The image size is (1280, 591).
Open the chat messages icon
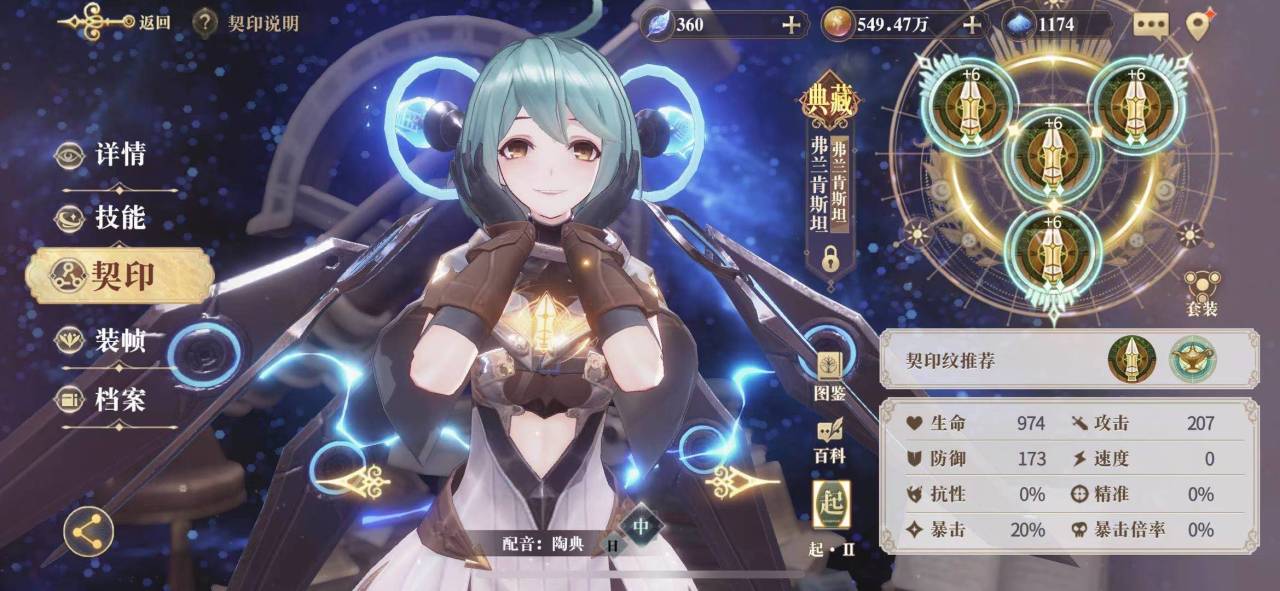click(x=1150, y=25)
